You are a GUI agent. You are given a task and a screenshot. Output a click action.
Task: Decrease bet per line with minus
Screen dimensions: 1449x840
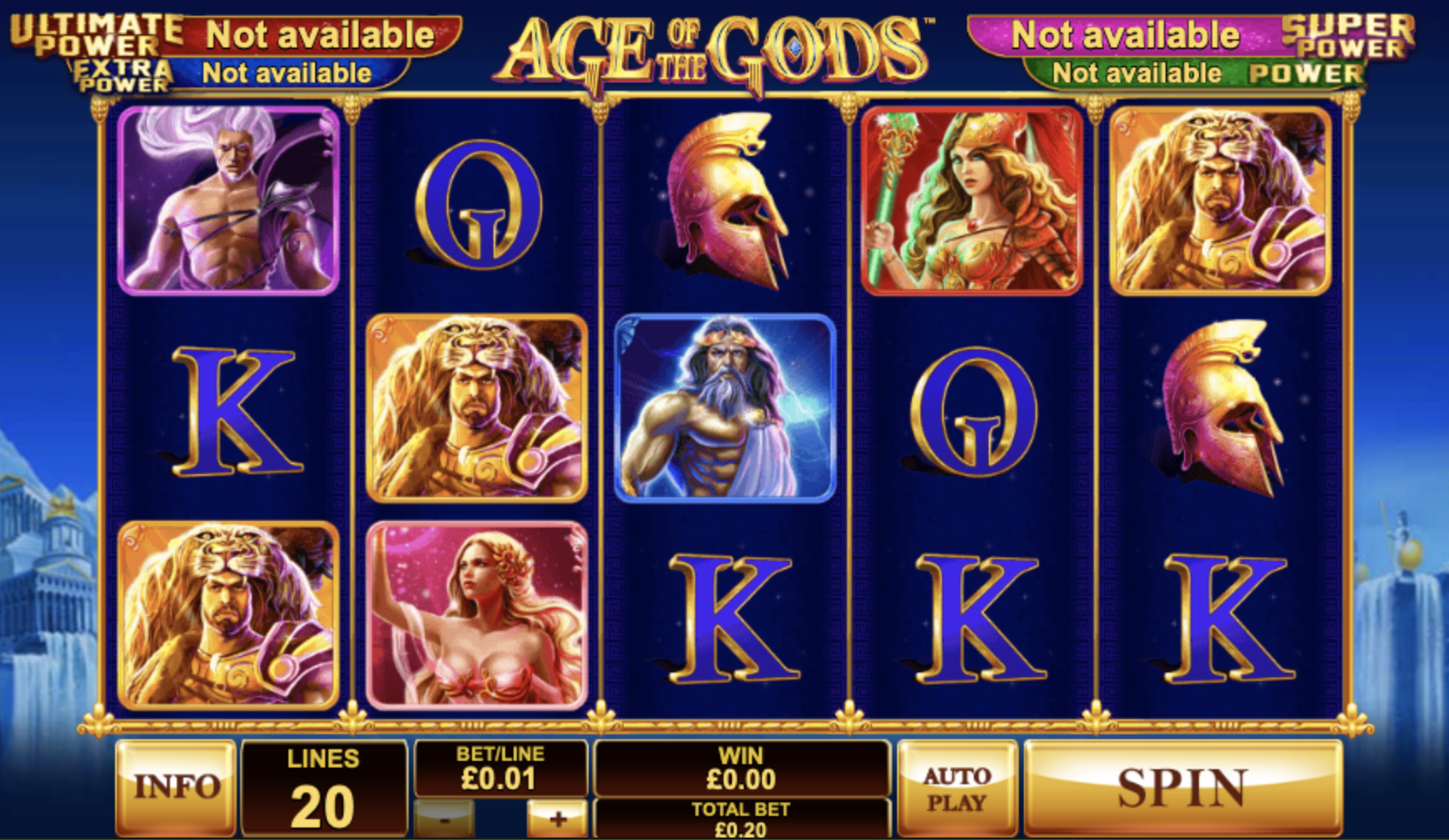point(444,820)
